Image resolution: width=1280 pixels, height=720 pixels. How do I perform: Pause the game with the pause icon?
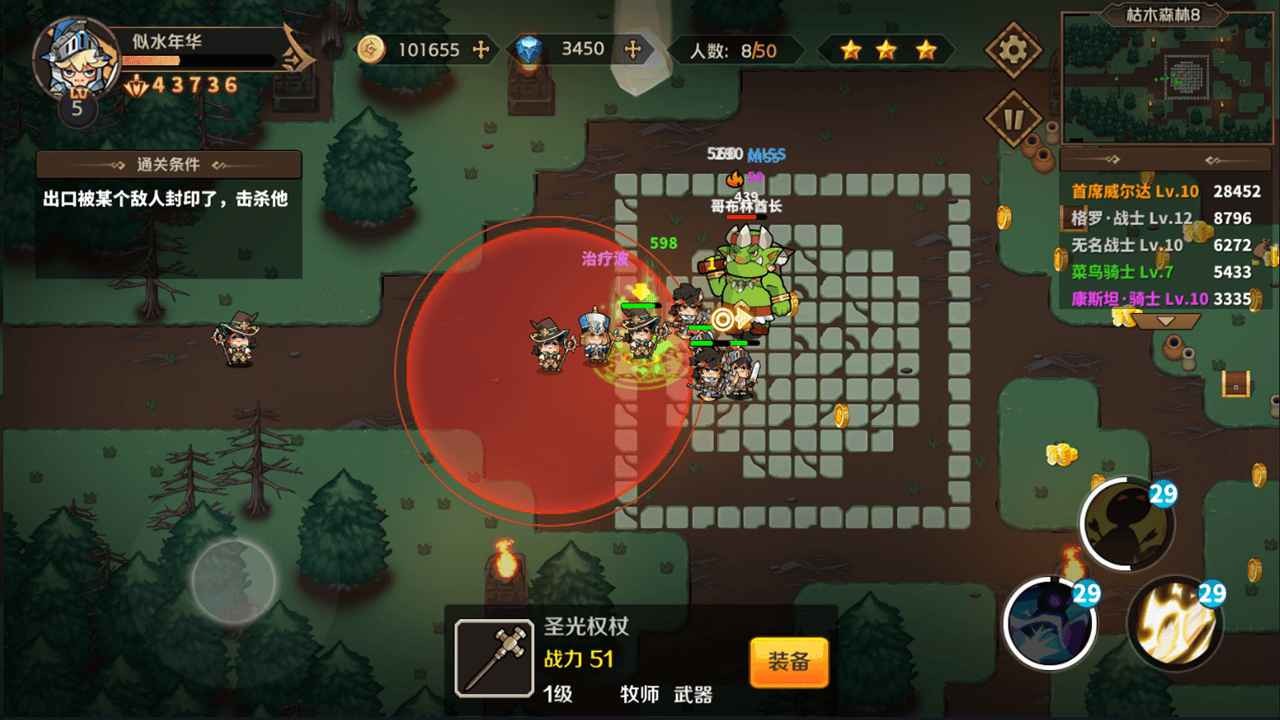coord(1014,118)
